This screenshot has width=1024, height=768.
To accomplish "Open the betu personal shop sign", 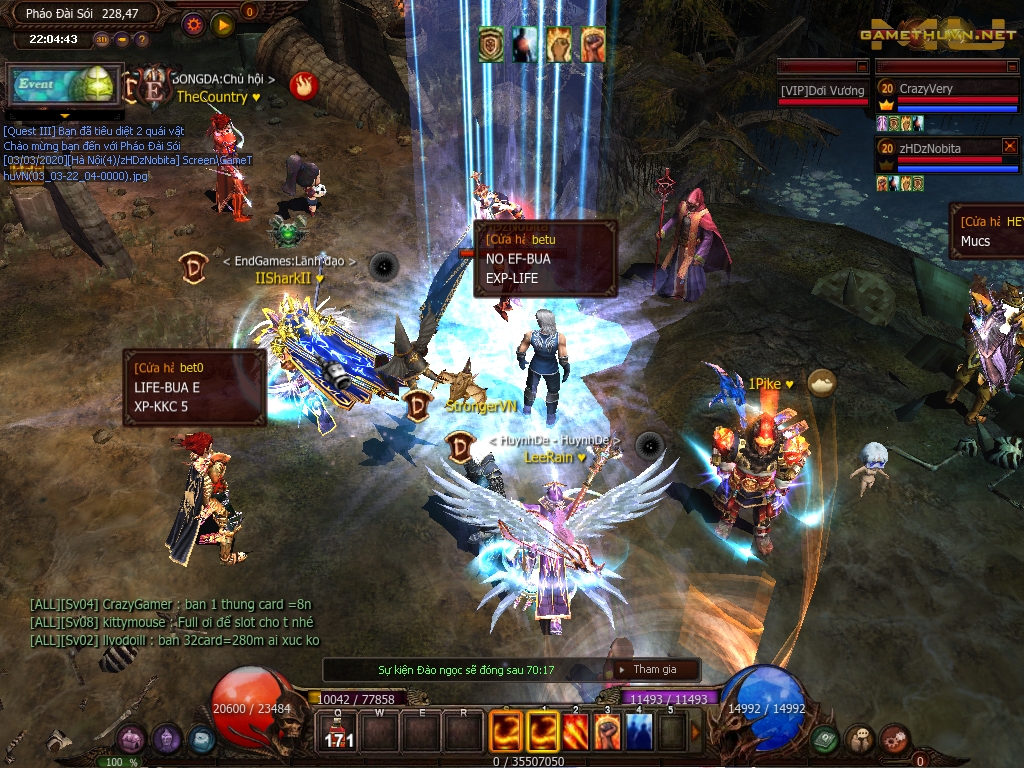I will (x=545, y=258).
